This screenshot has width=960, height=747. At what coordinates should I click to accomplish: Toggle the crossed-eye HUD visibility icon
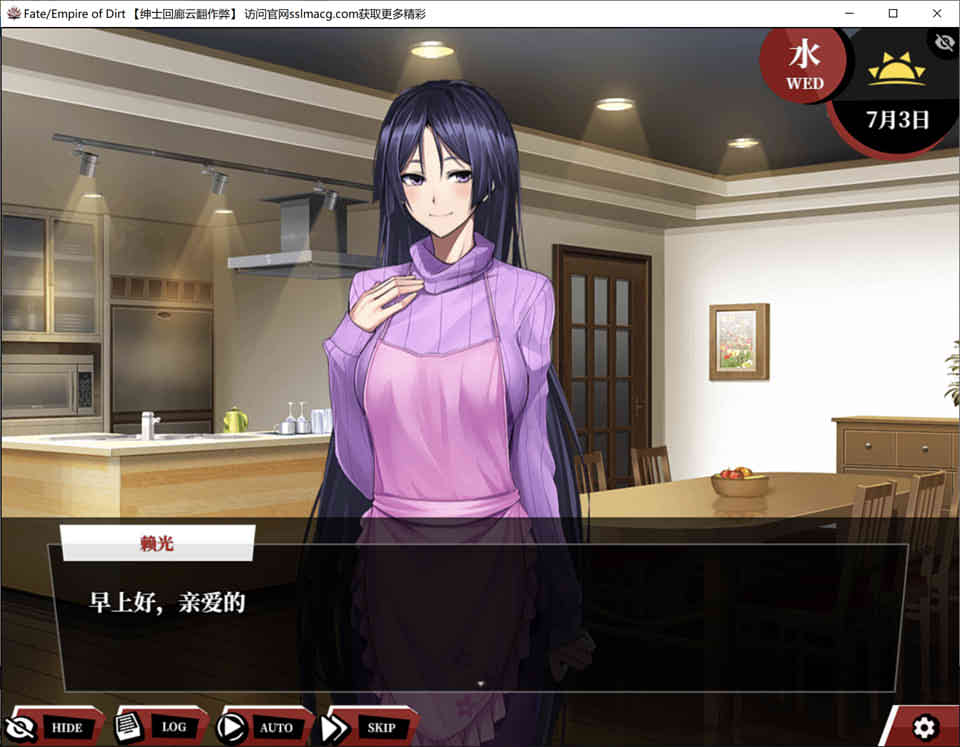(943, 42)
